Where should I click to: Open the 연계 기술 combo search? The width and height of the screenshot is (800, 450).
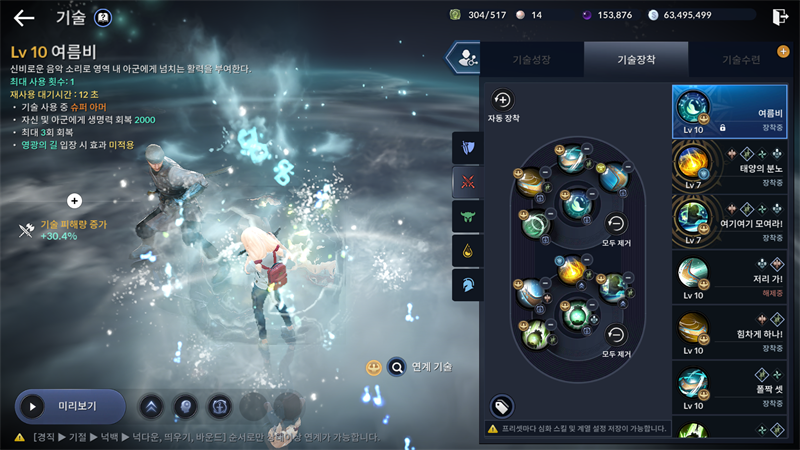[397, 367]
